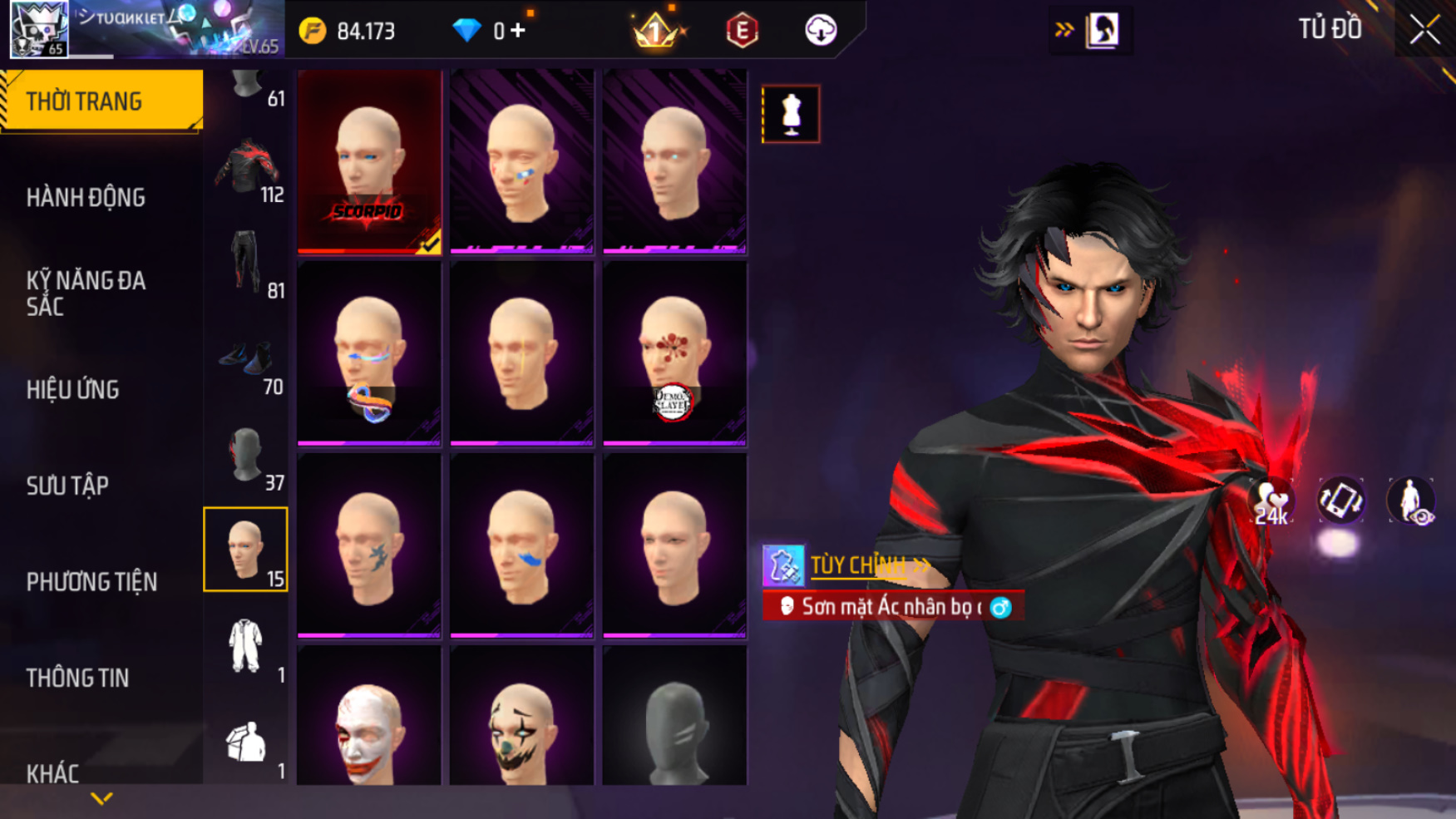The width and height of the screenshot is (1456, 819).
Task: Click the cloud download icon
Action: (820, 31)
